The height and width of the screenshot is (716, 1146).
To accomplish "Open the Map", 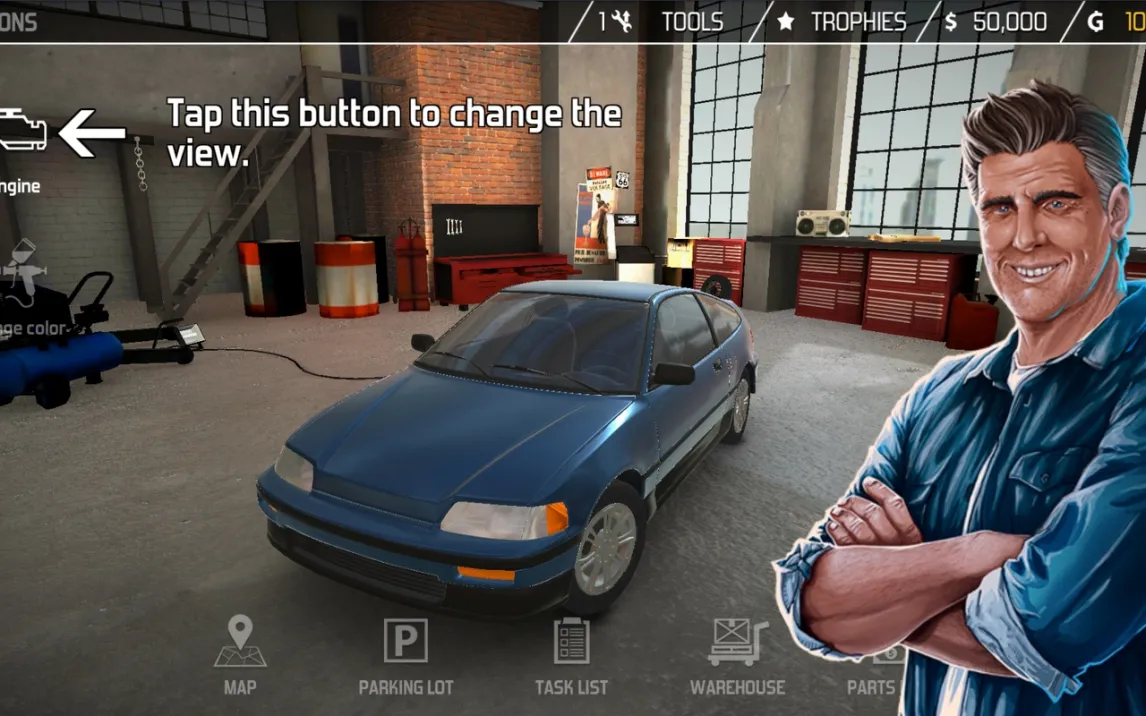I will (240, 653).
